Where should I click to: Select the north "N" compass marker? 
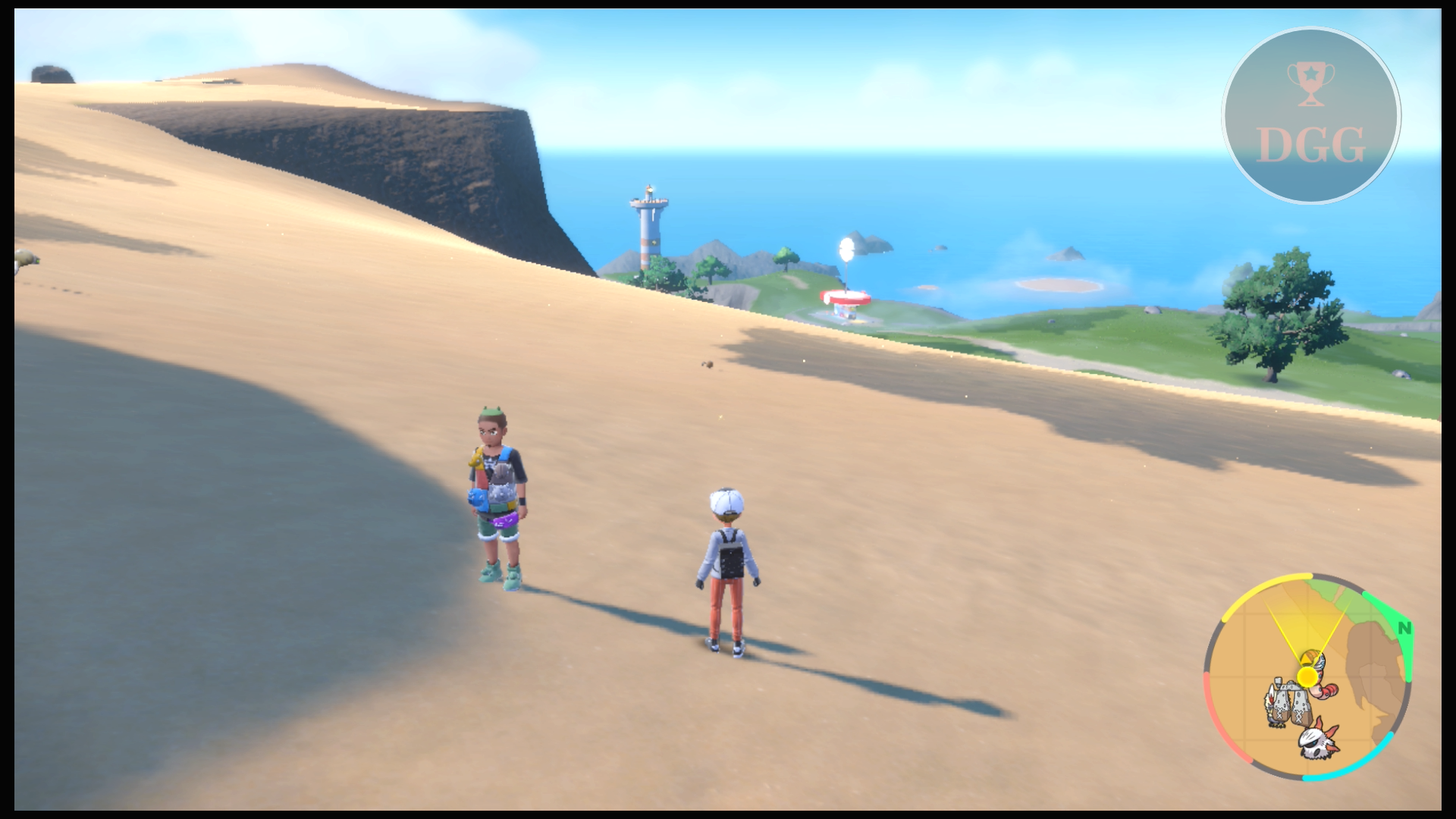1404,628
